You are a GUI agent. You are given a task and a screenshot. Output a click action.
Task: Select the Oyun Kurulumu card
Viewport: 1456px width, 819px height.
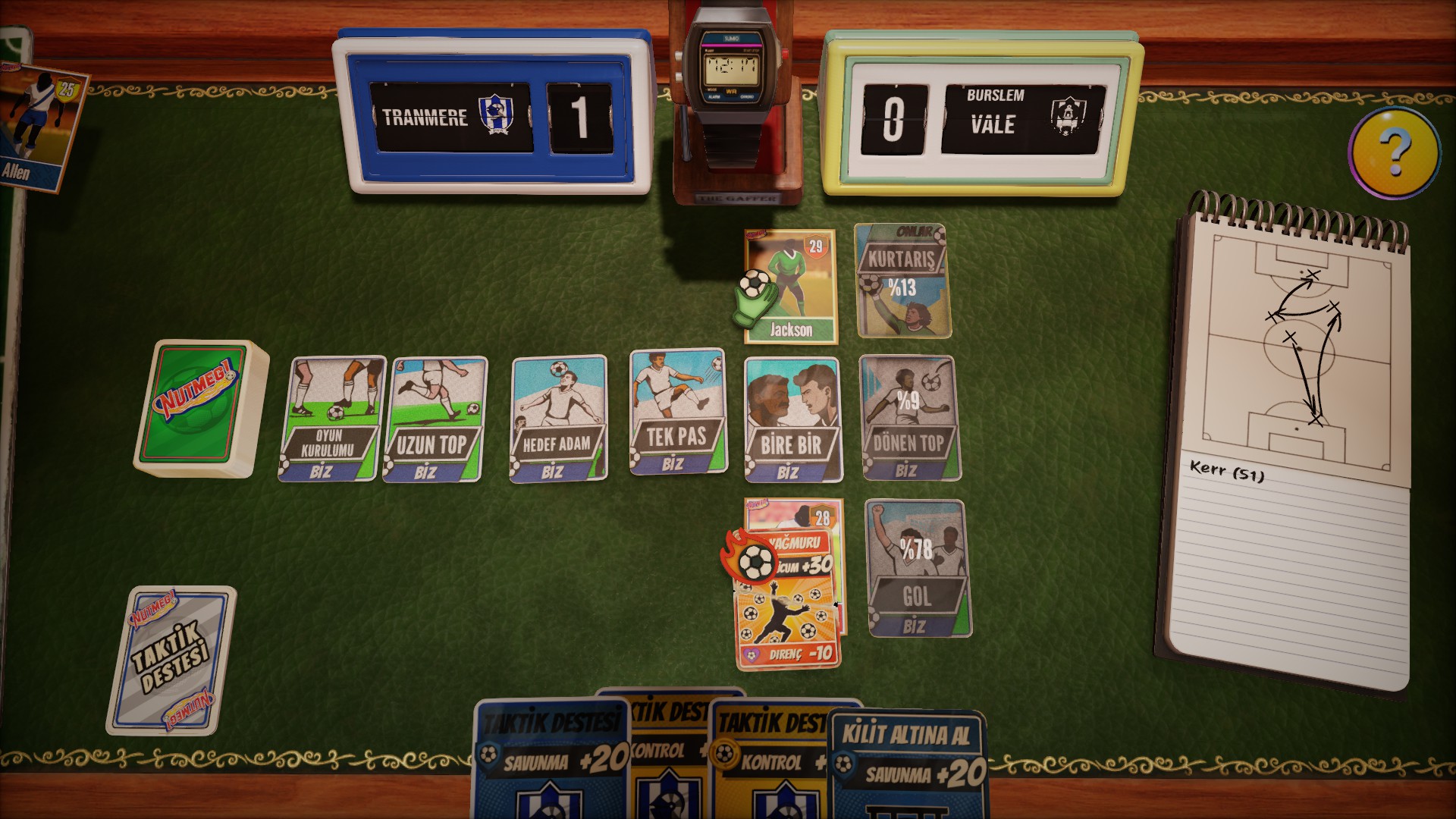coord(331,419)
